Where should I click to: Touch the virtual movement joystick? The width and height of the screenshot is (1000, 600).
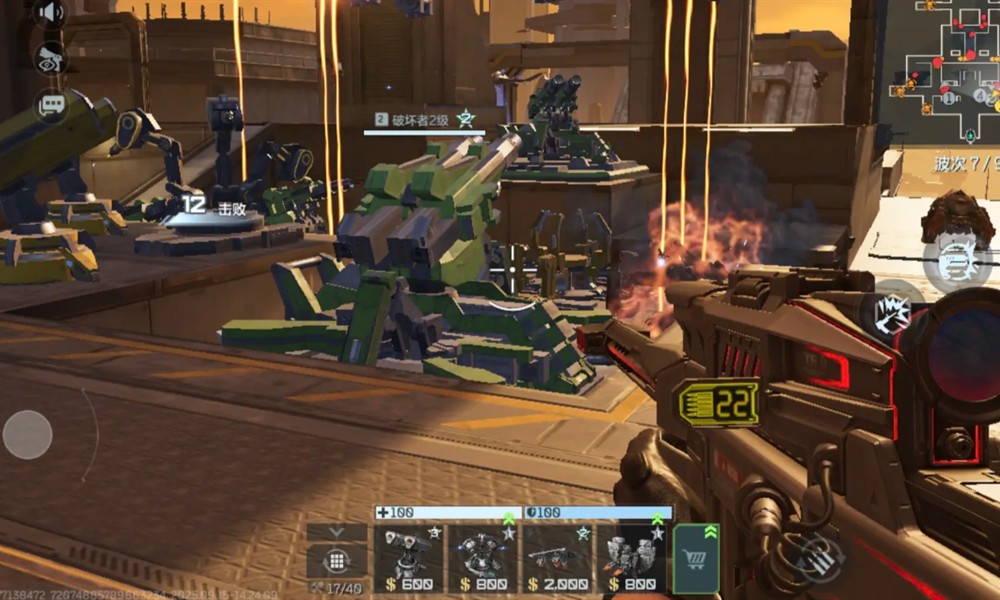tap(28, 435)
